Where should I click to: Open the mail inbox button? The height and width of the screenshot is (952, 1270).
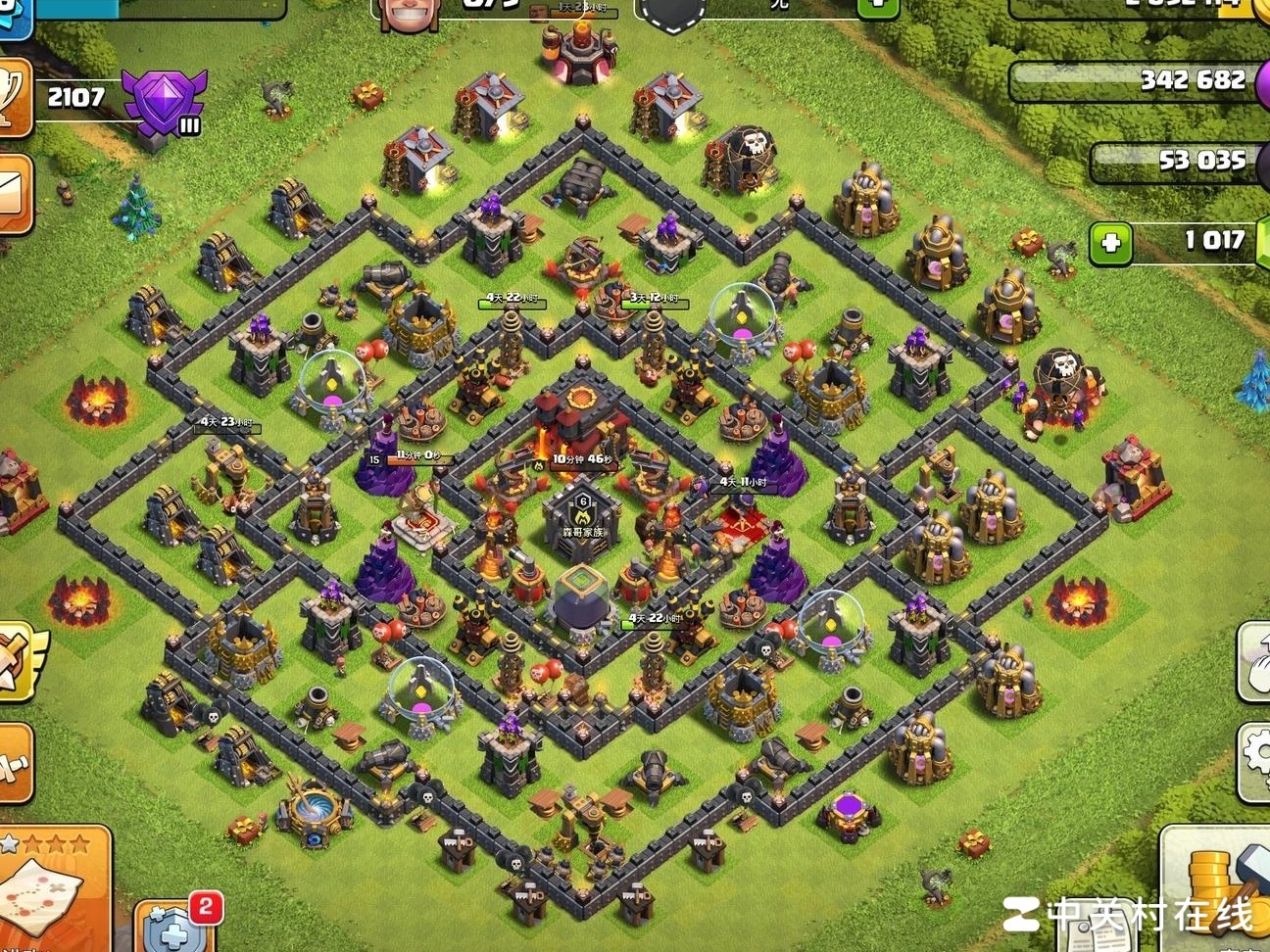click(x=15, y=193)
